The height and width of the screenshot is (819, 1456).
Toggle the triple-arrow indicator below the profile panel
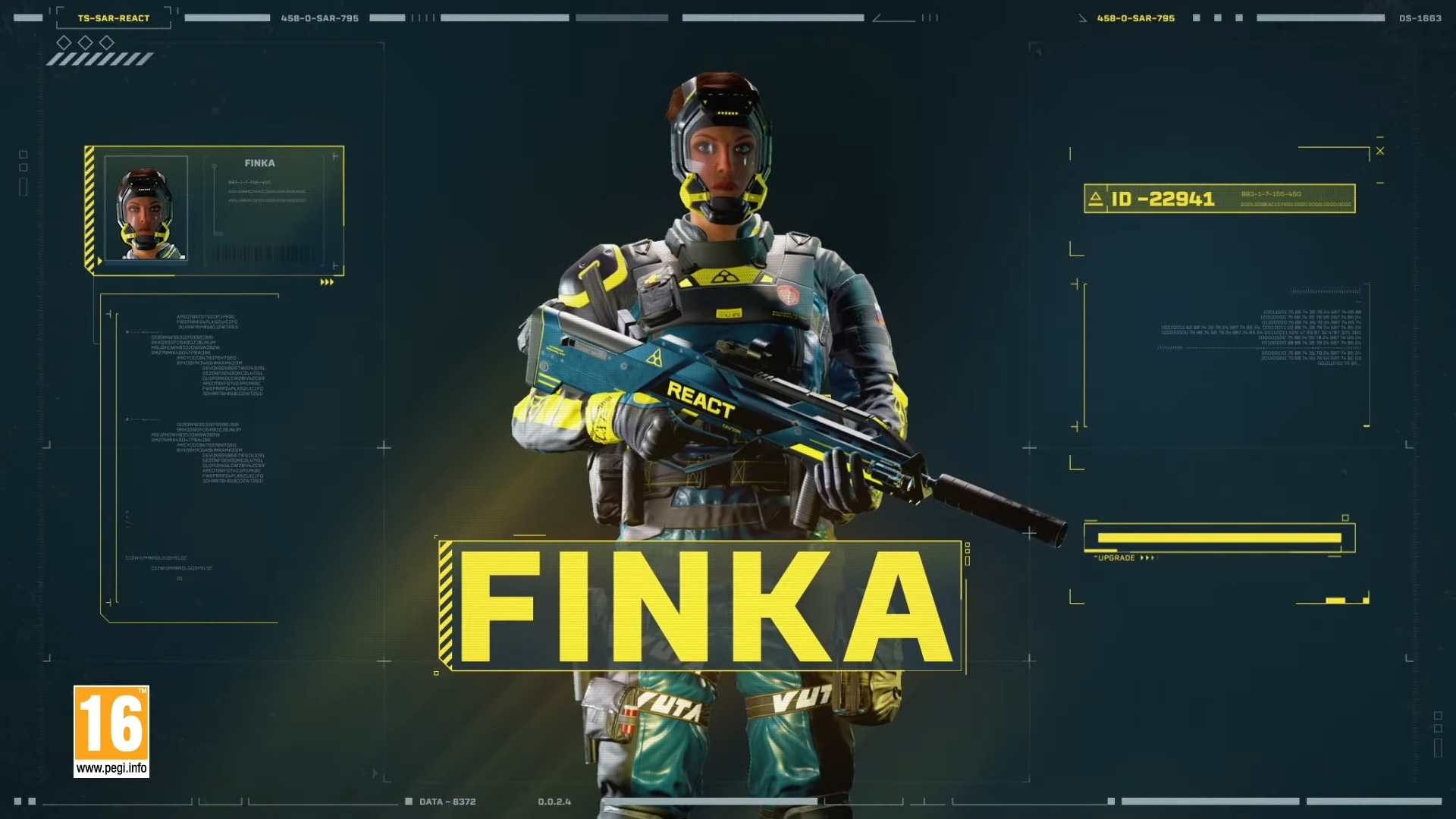(x=328, y=281)
